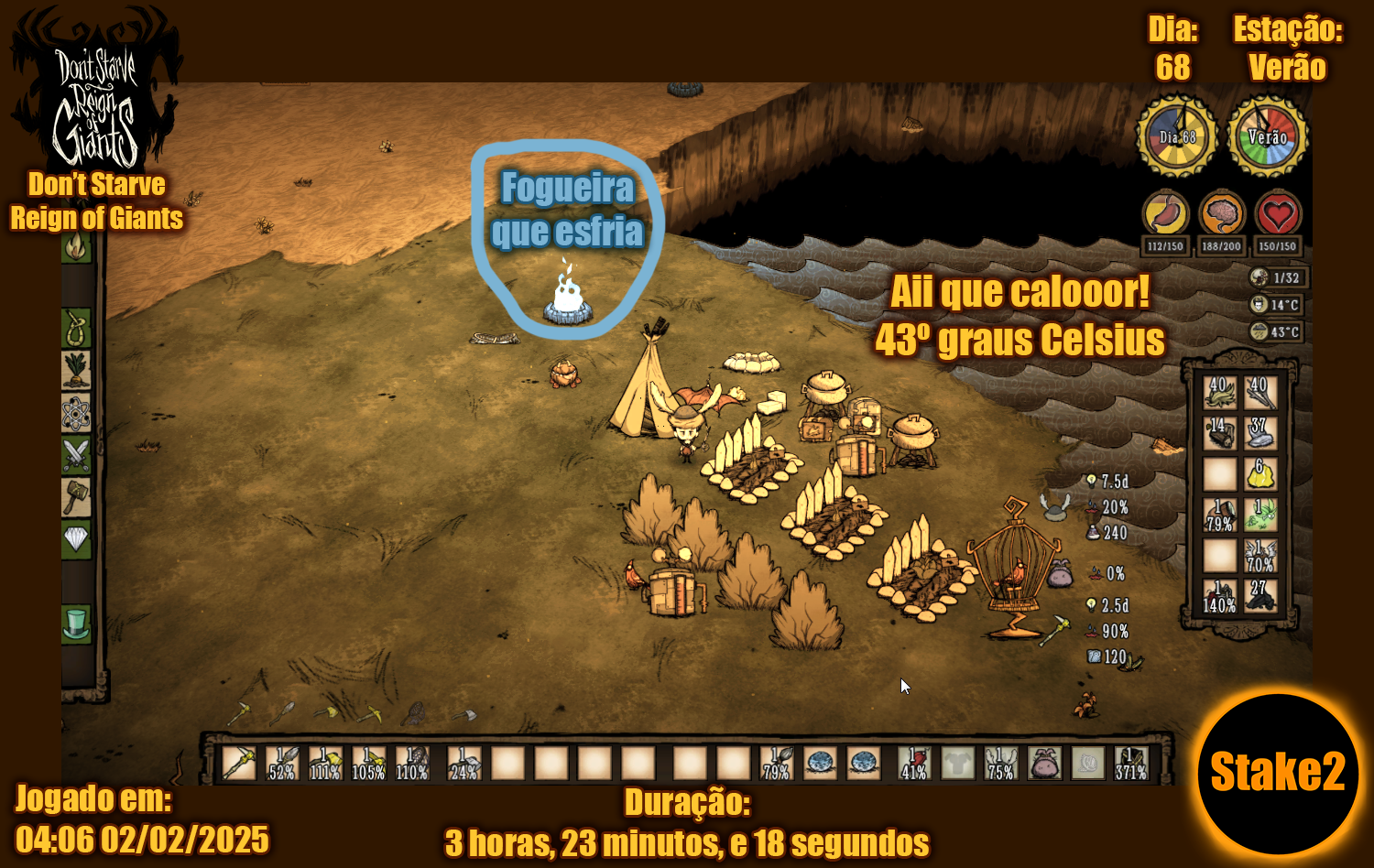The height and width of the screenshot is (868, 1374).
Task: Open the Structures hammer crafting tab
Action: point(77,497)
